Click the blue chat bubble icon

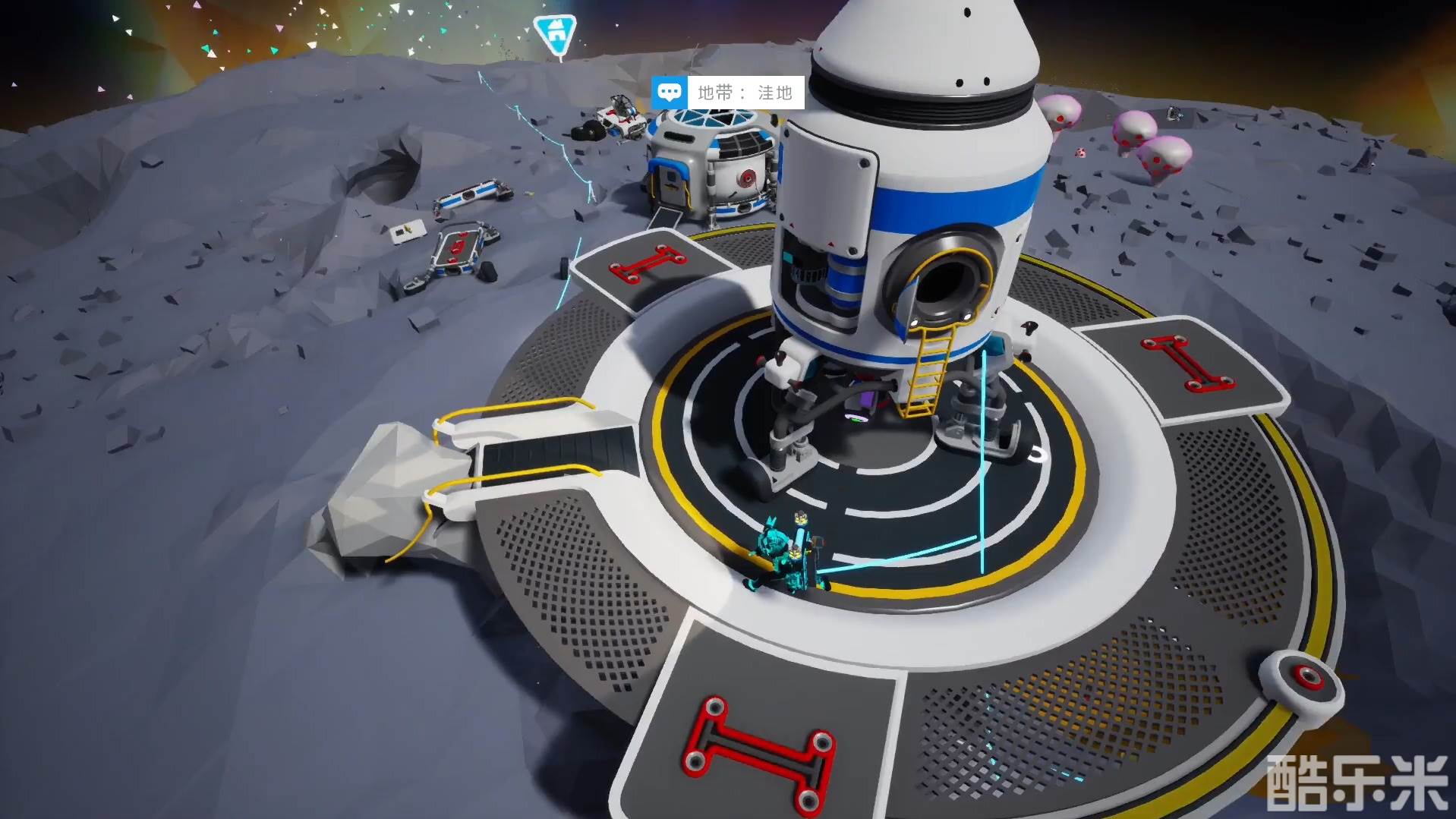tap(669, 93)
